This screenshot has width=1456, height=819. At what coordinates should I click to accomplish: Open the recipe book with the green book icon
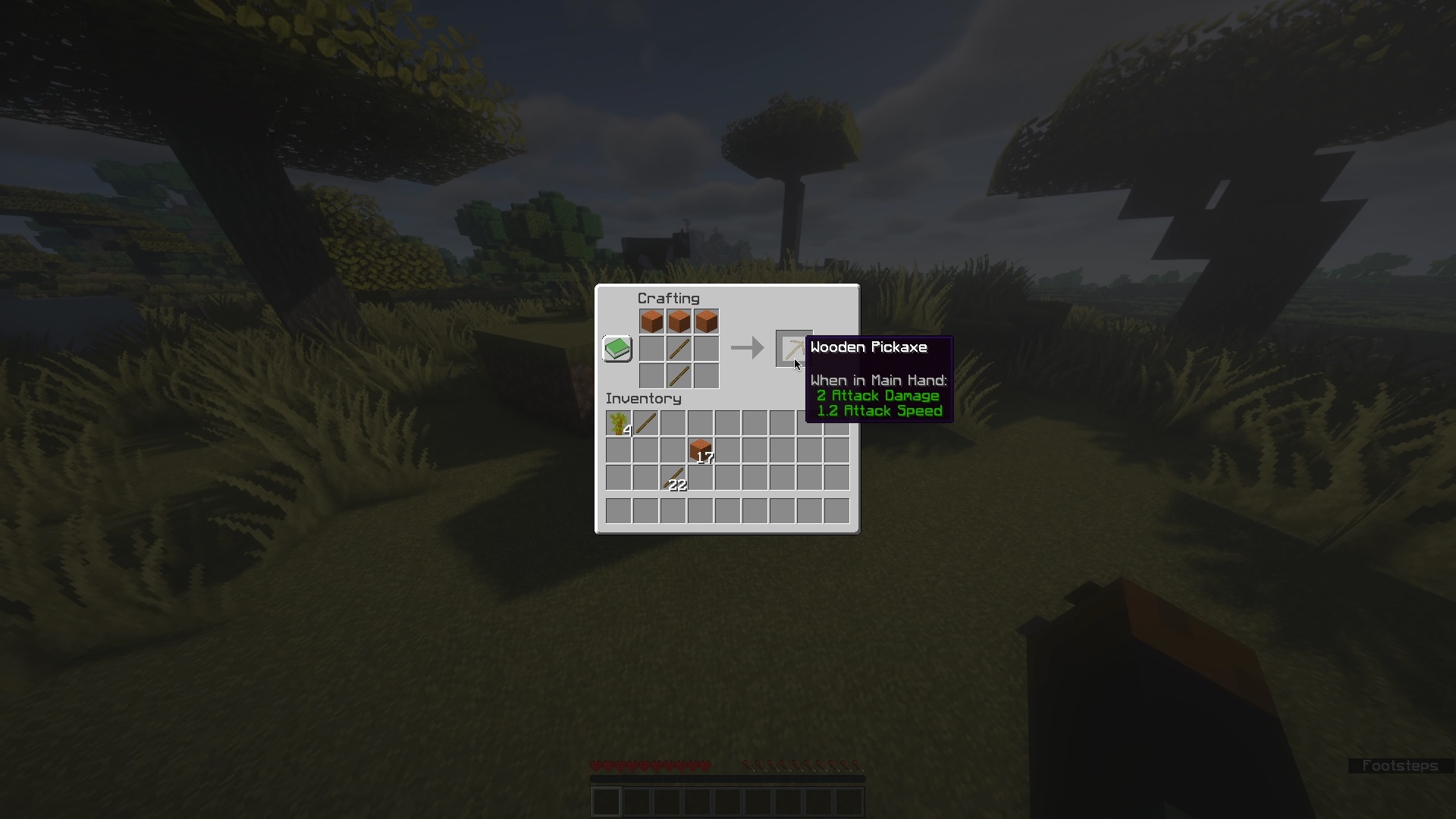tap(617, 348)
